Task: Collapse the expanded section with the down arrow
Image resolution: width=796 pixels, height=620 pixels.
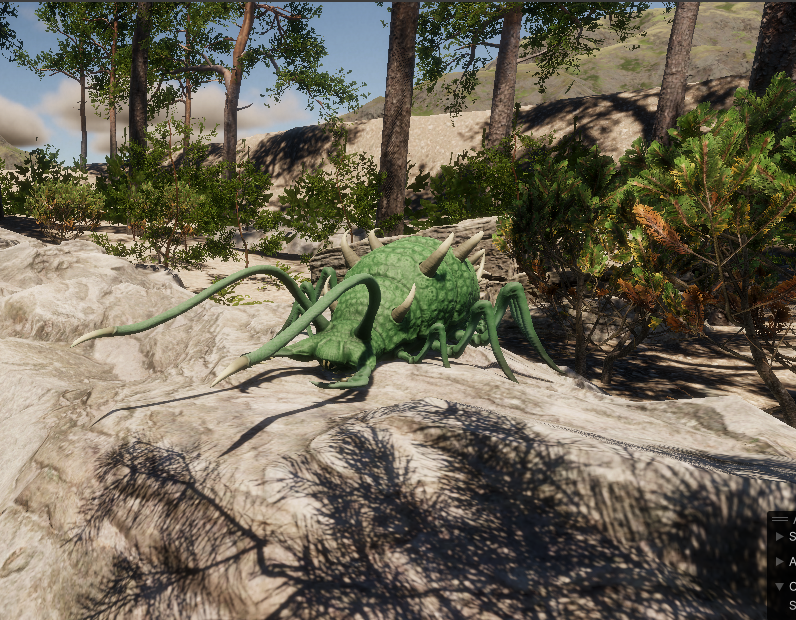Action: pyautogui.click(x=780, y=586)
